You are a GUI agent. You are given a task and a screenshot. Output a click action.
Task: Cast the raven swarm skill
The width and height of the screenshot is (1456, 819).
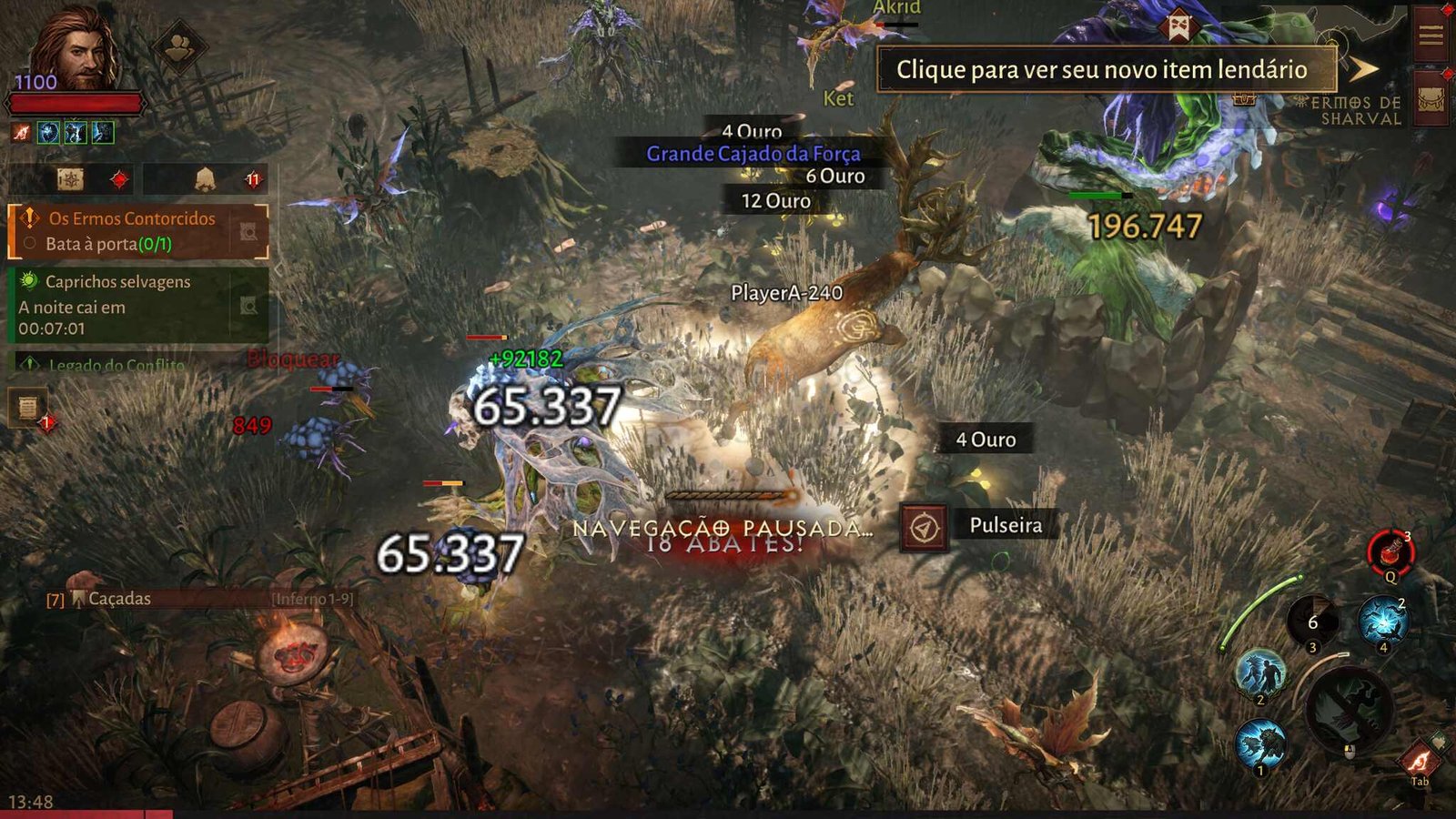[1382, 621]
